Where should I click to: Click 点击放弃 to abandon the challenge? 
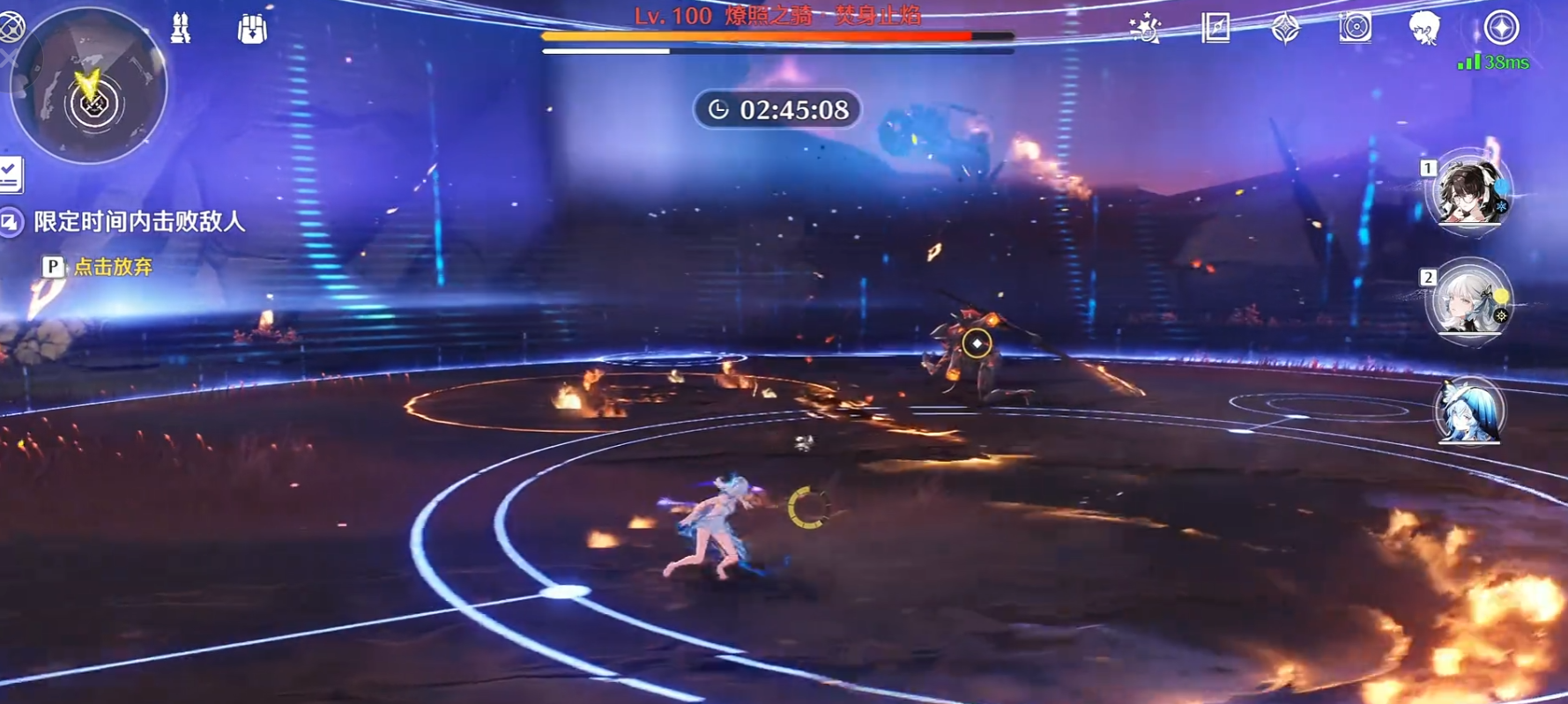coord(112,267)
